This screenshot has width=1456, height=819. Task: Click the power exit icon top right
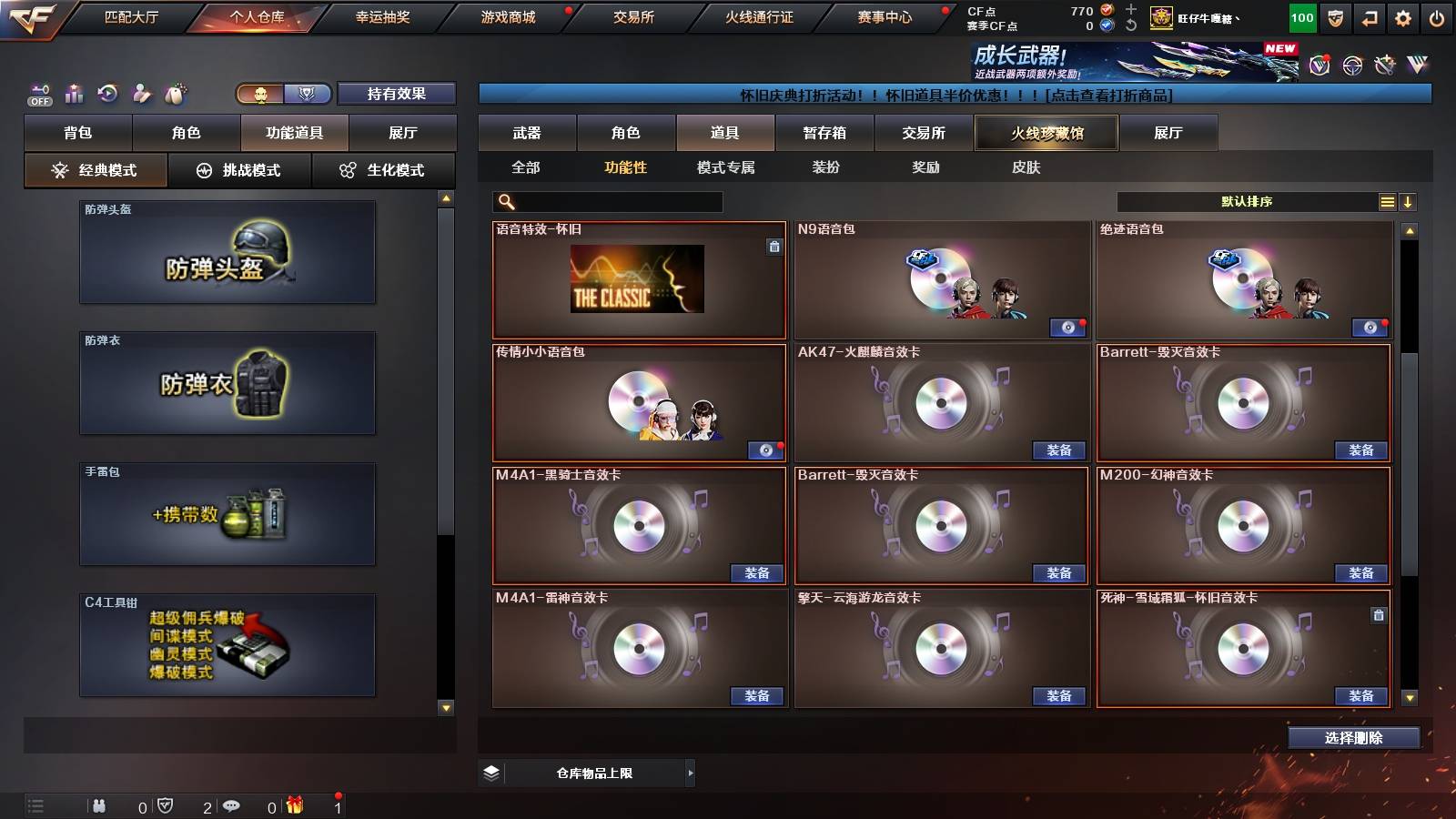click(x=1439, y=15)
